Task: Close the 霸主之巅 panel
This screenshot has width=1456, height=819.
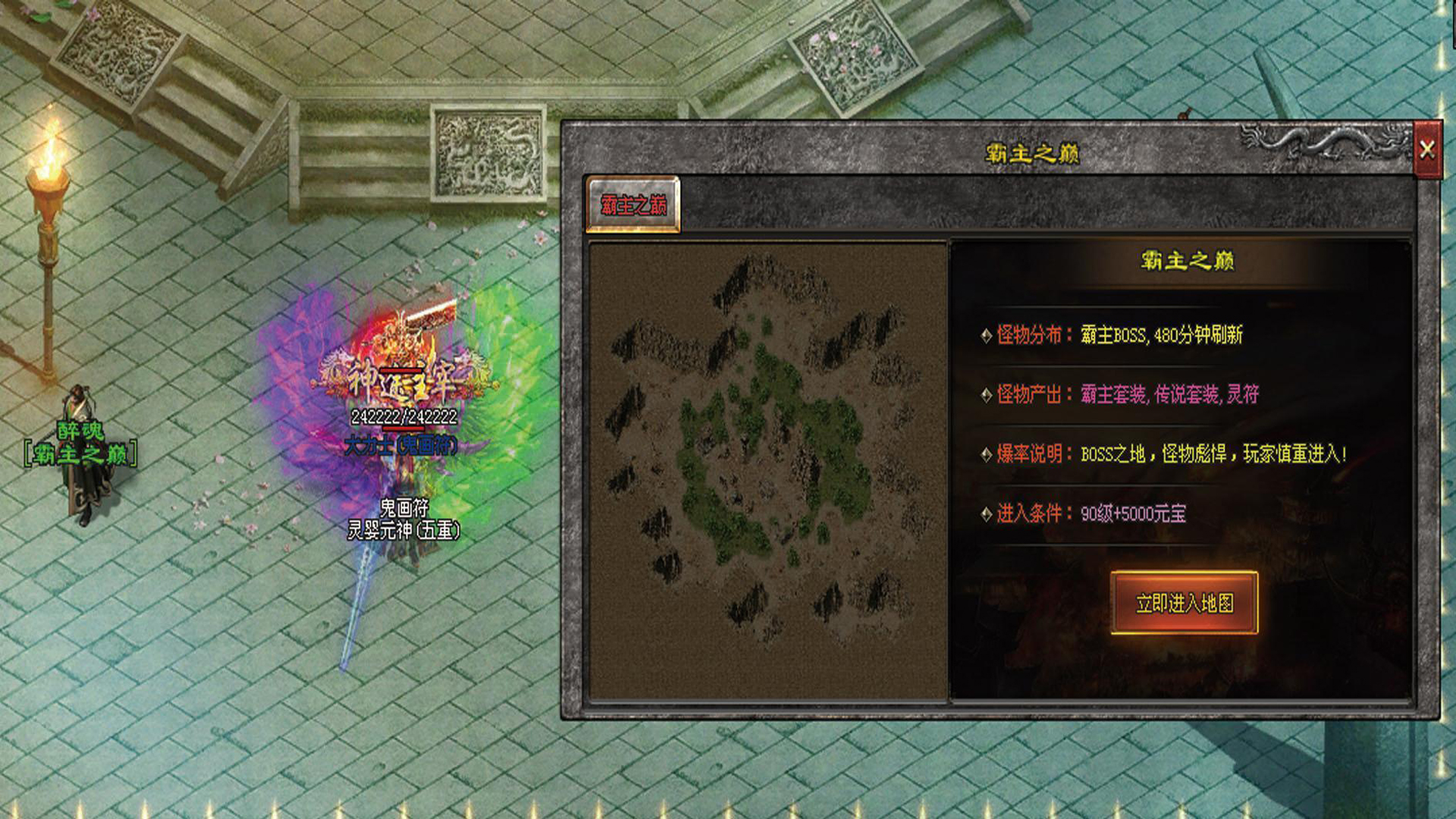Action: [x=1427, y=149]
